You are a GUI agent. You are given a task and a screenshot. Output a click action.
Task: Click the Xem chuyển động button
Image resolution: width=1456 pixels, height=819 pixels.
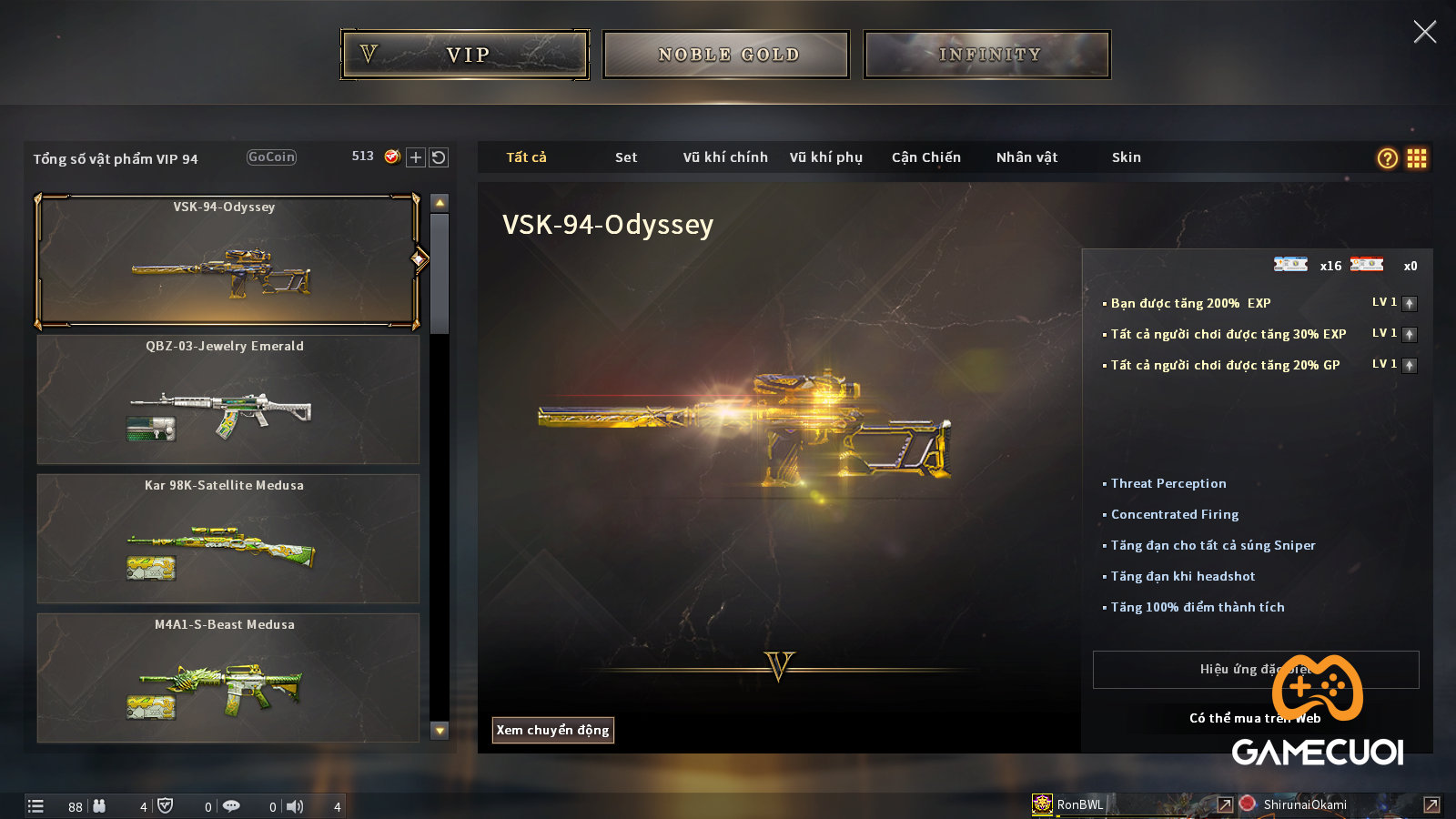(552, 730)
